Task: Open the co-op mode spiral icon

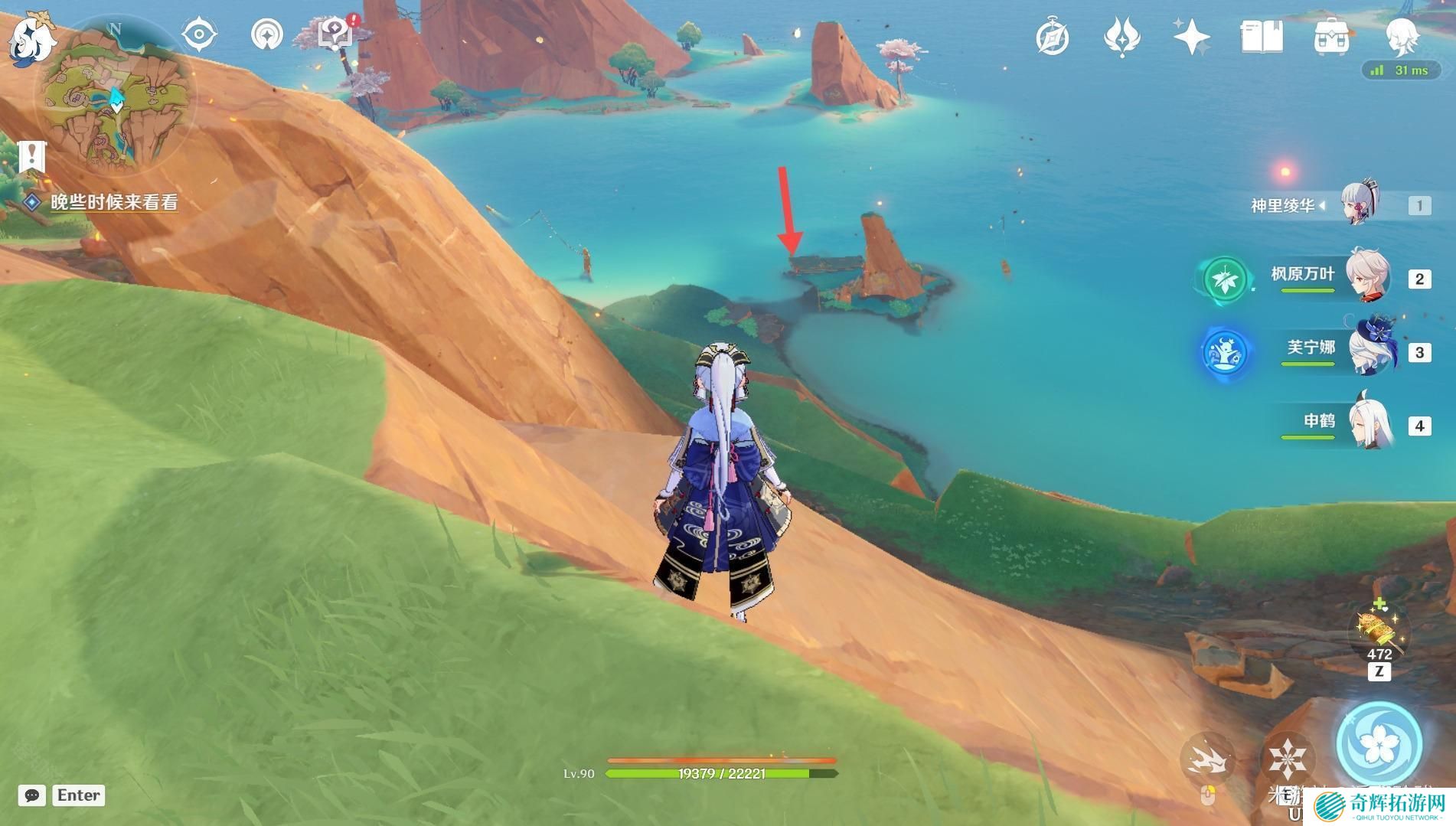Action: [267, 34]
